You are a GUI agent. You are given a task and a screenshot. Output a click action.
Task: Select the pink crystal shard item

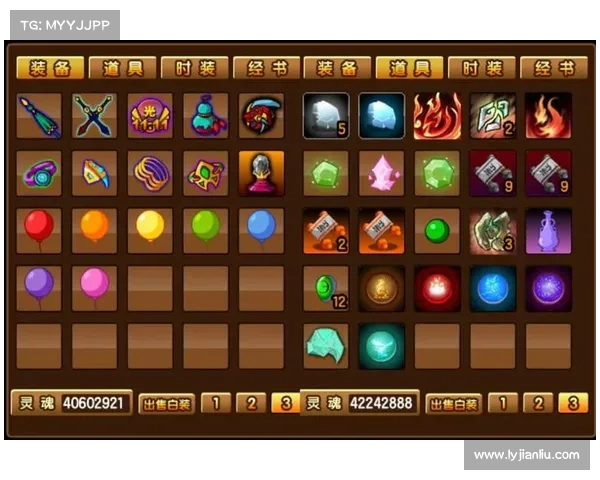pos(381,173)
